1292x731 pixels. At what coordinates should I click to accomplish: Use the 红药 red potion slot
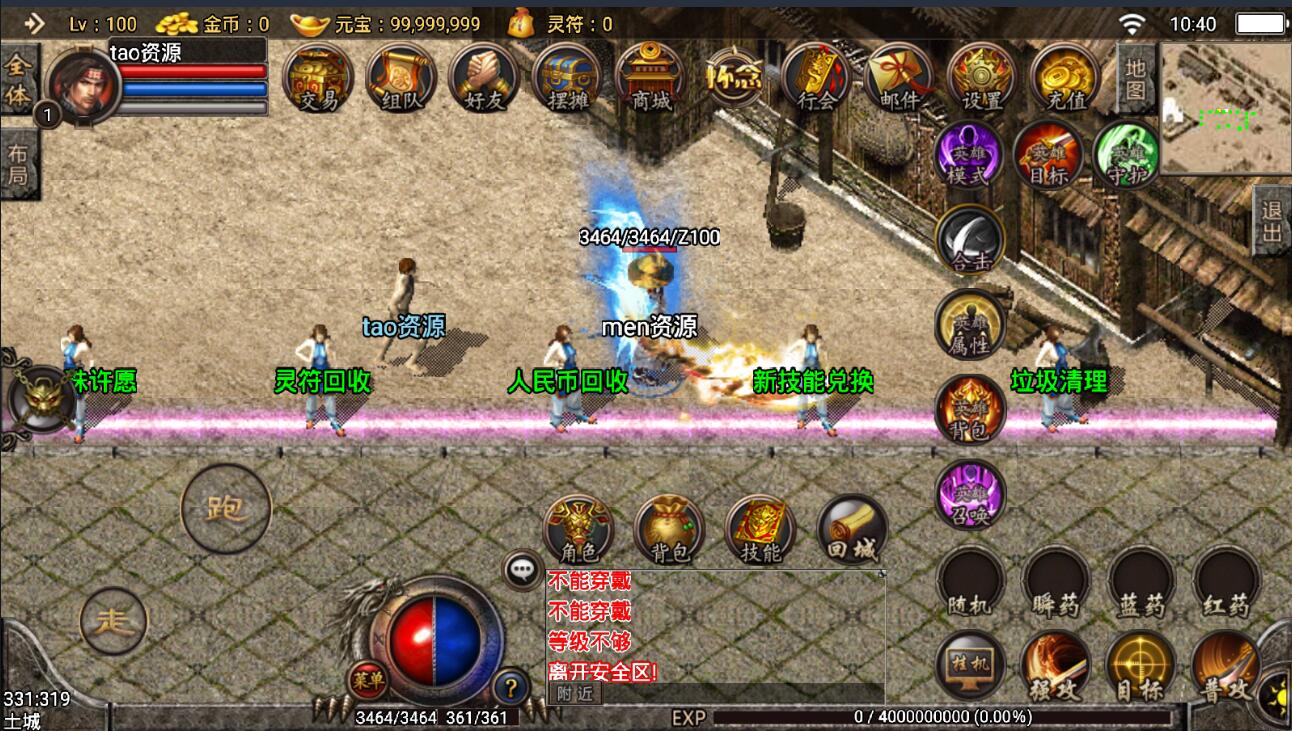(x=1226, y=582)
